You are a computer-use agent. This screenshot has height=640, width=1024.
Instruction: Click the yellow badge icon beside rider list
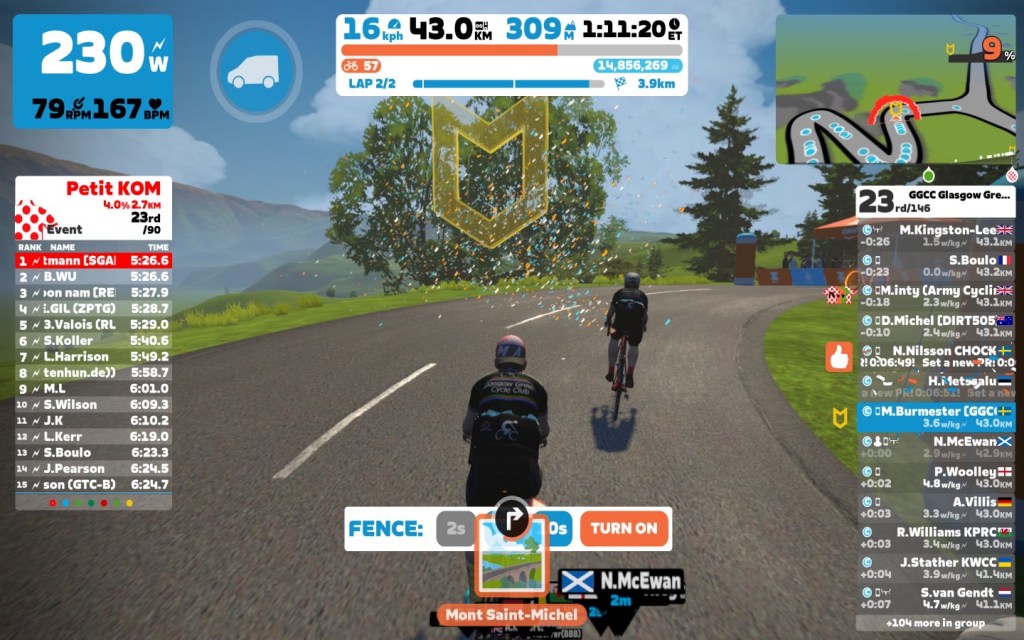click(x=839, y=416)
